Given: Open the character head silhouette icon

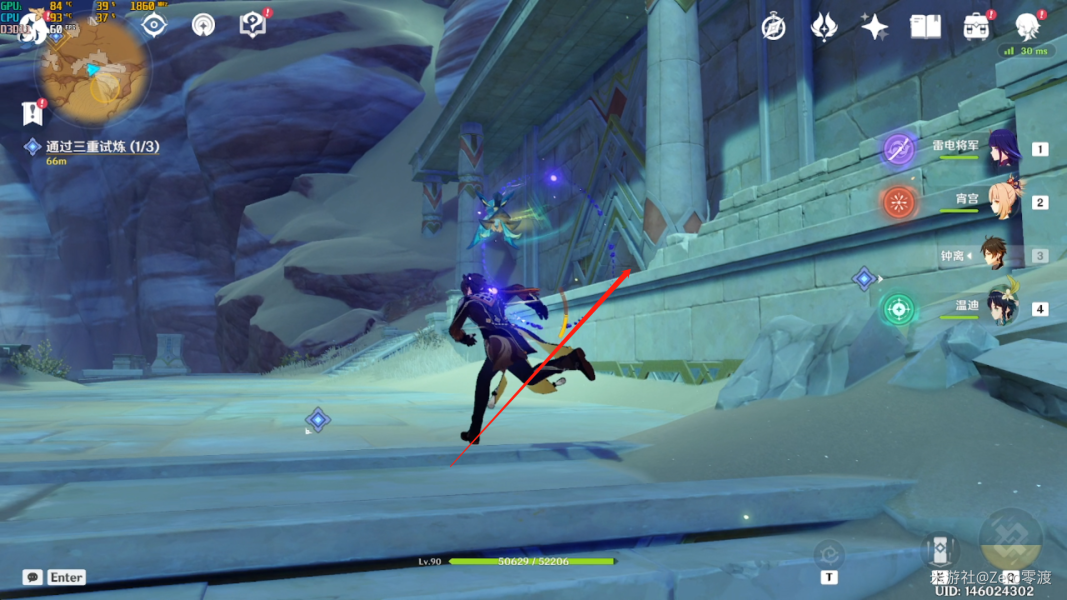Looking at the screenshot, I should tap(1027, 27).
